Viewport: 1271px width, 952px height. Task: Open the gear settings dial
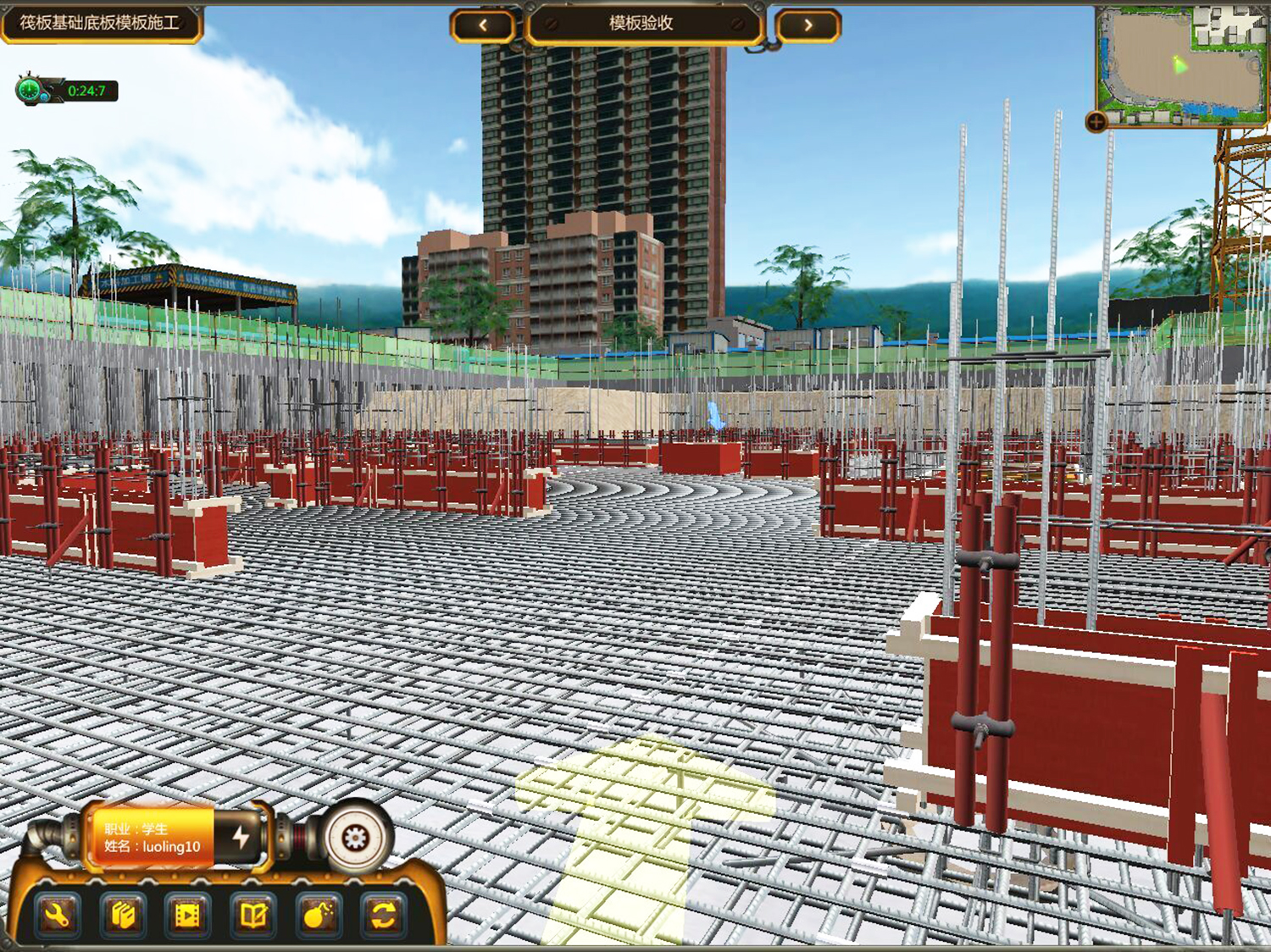355,838
